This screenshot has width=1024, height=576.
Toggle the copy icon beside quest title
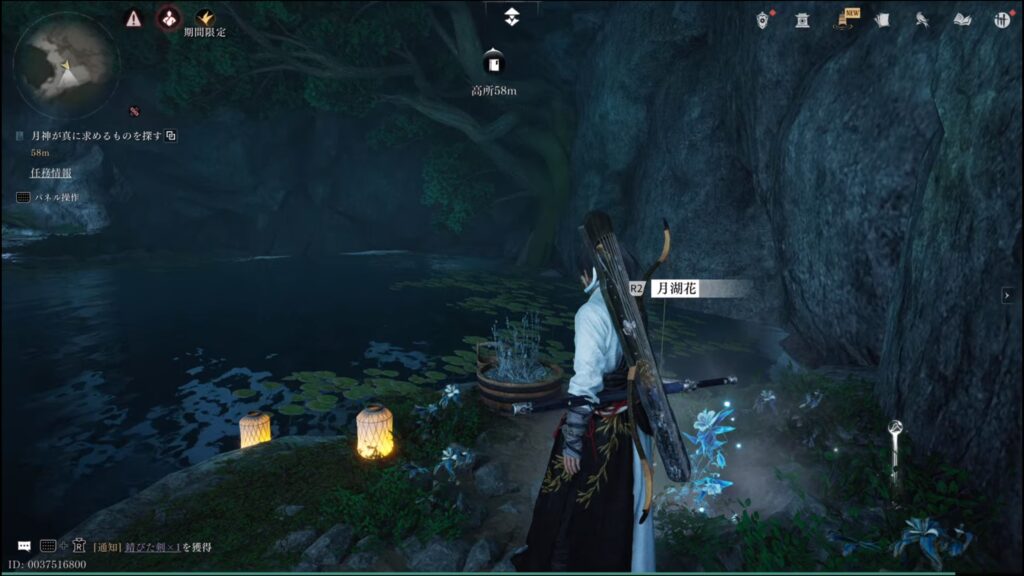click(171, 136)
